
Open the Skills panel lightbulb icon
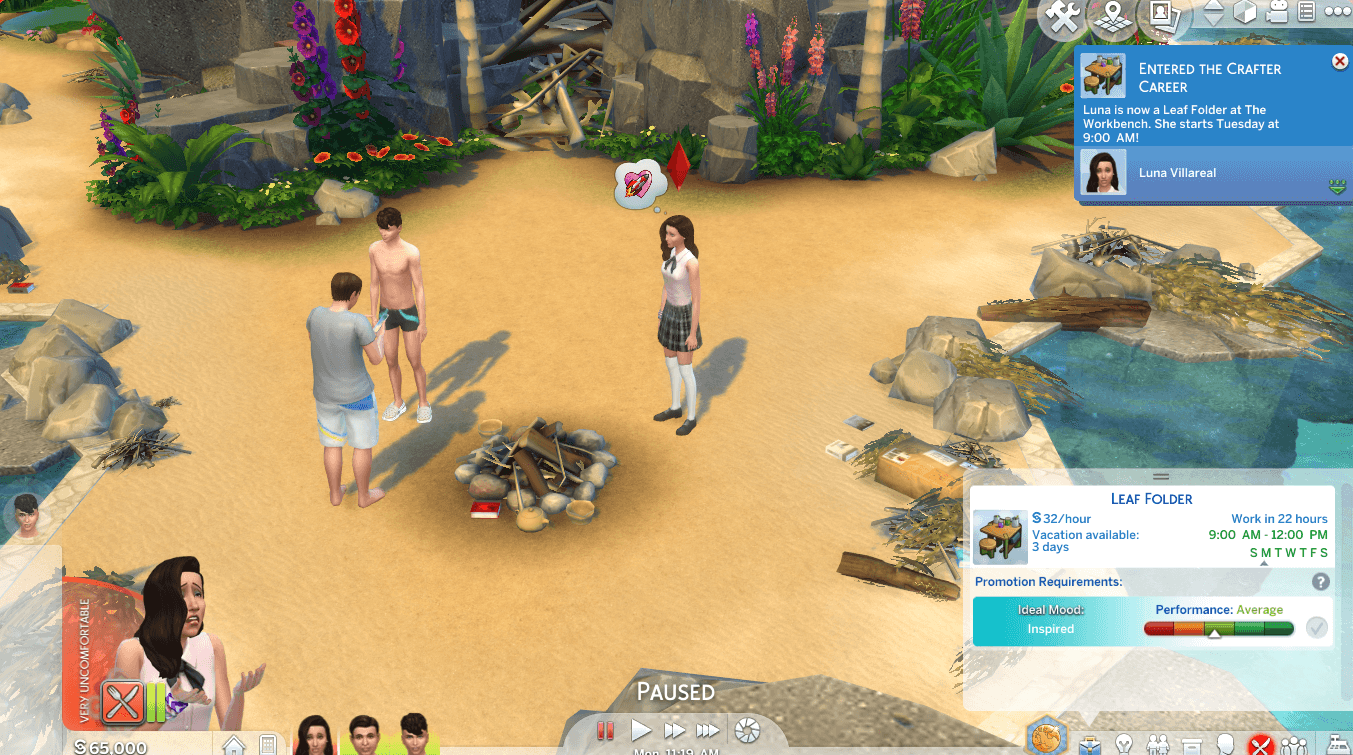pyautogui.click(x=1125, y=745)
